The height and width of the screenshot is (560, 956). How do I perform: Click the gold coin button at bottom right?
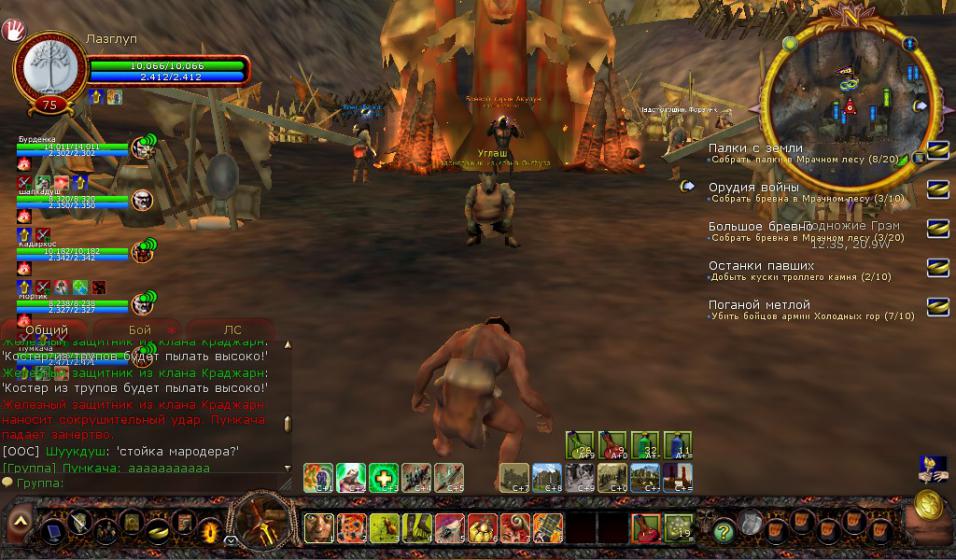click(929, 504)
